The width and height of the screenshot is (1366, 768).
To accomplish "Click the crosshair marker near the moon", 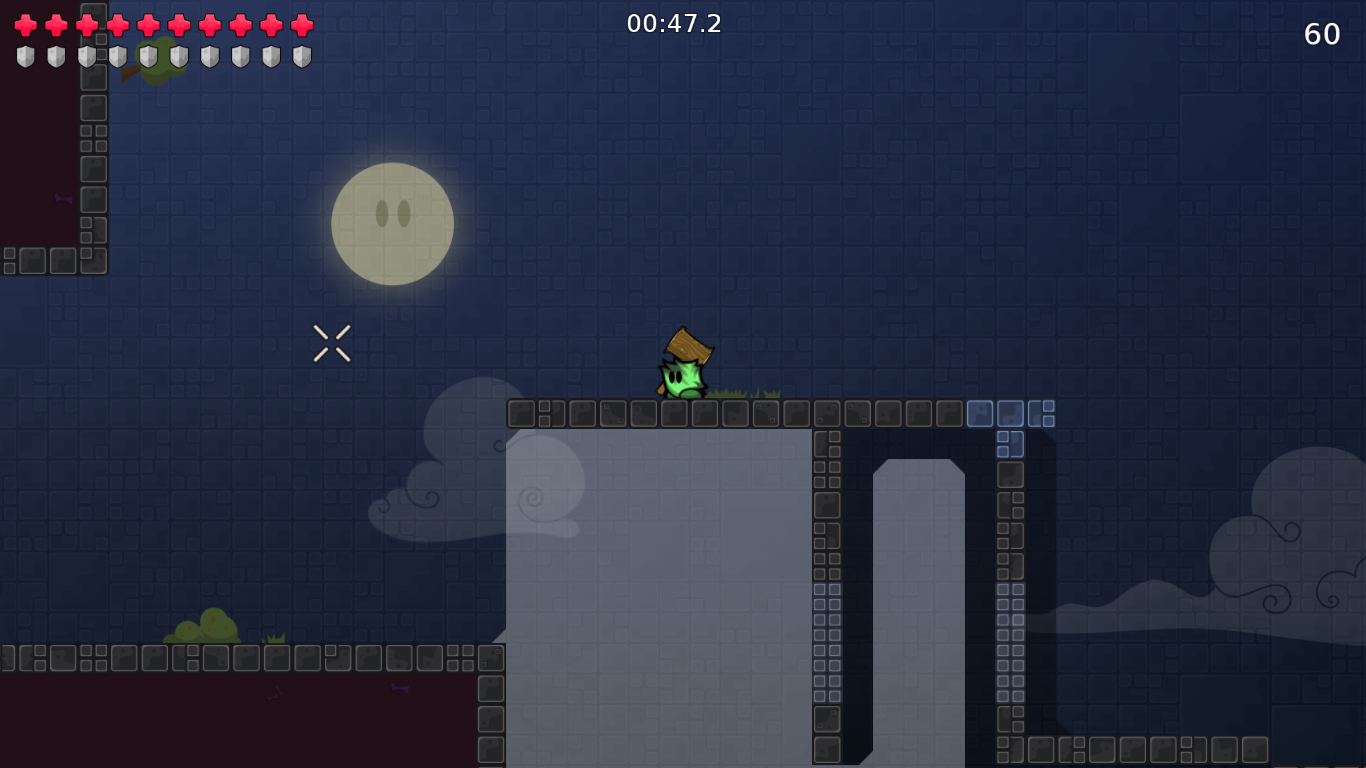I will pyautogui.click(x=332, y=343).
